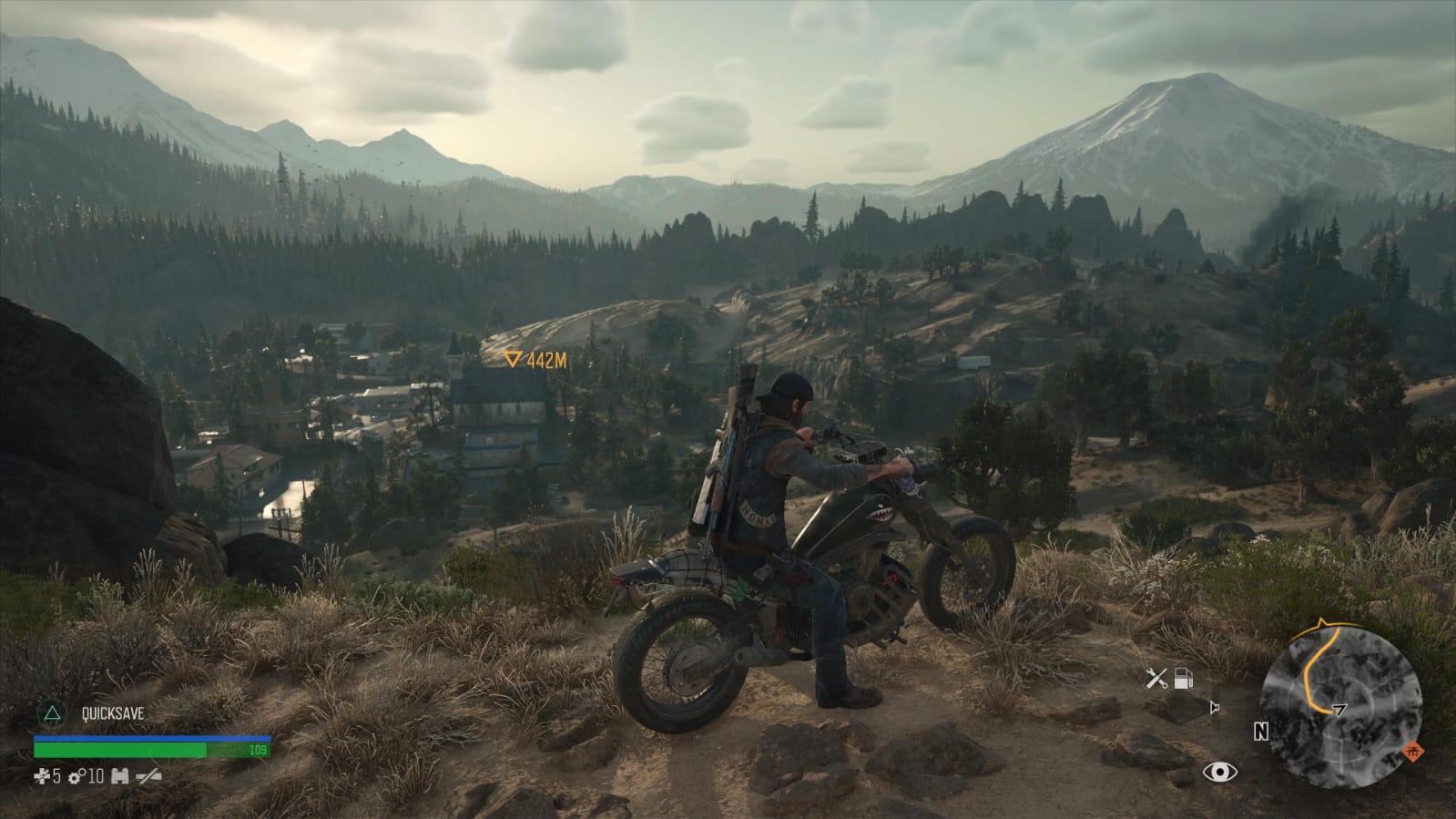Click the bandage icon in the item bar
Screen dimensions: 1456x819
tap(43, 776)
